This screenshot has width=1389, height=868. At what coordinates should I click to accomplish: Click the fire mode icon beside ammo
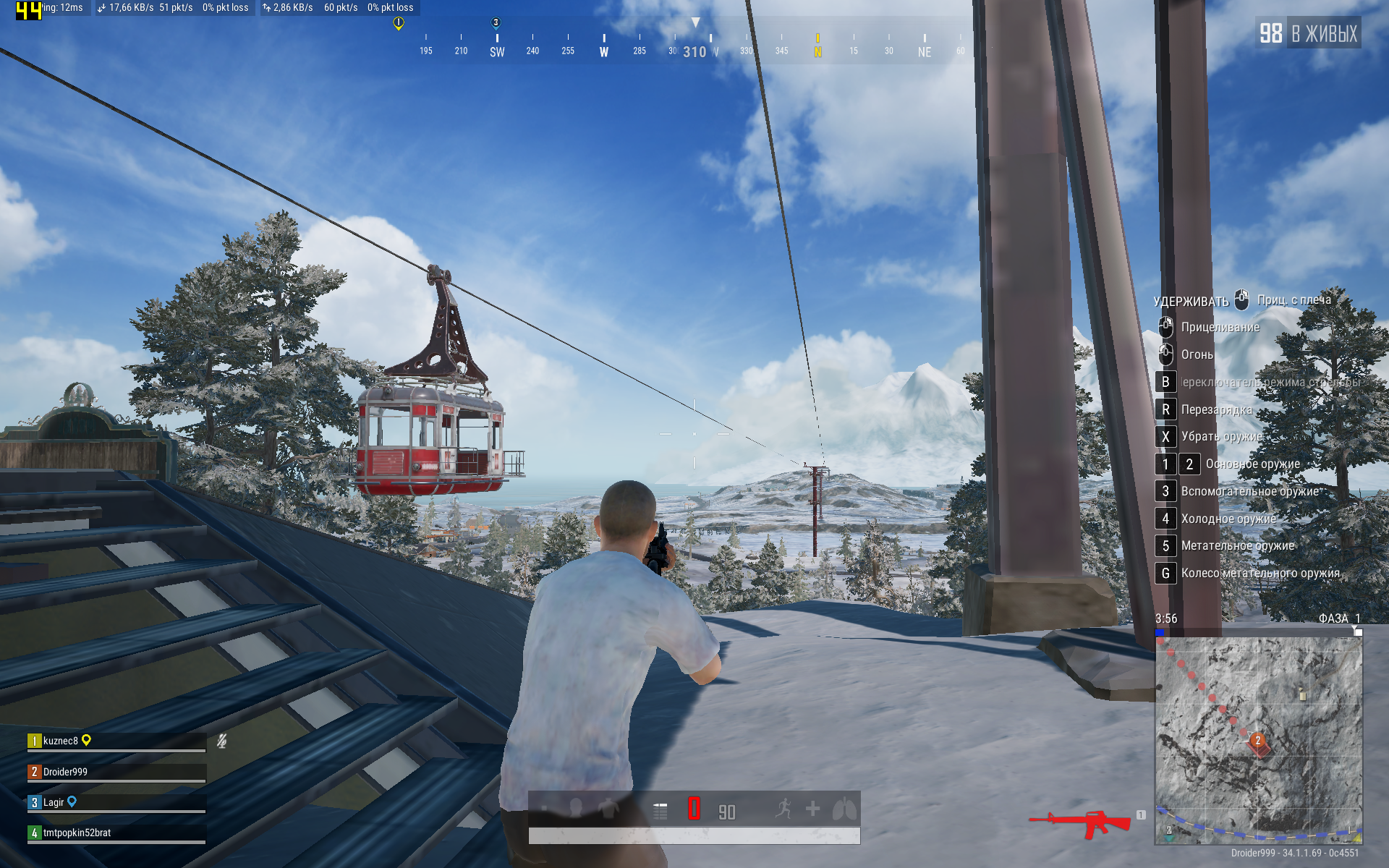pyautogui.click(x=660, y=811)
